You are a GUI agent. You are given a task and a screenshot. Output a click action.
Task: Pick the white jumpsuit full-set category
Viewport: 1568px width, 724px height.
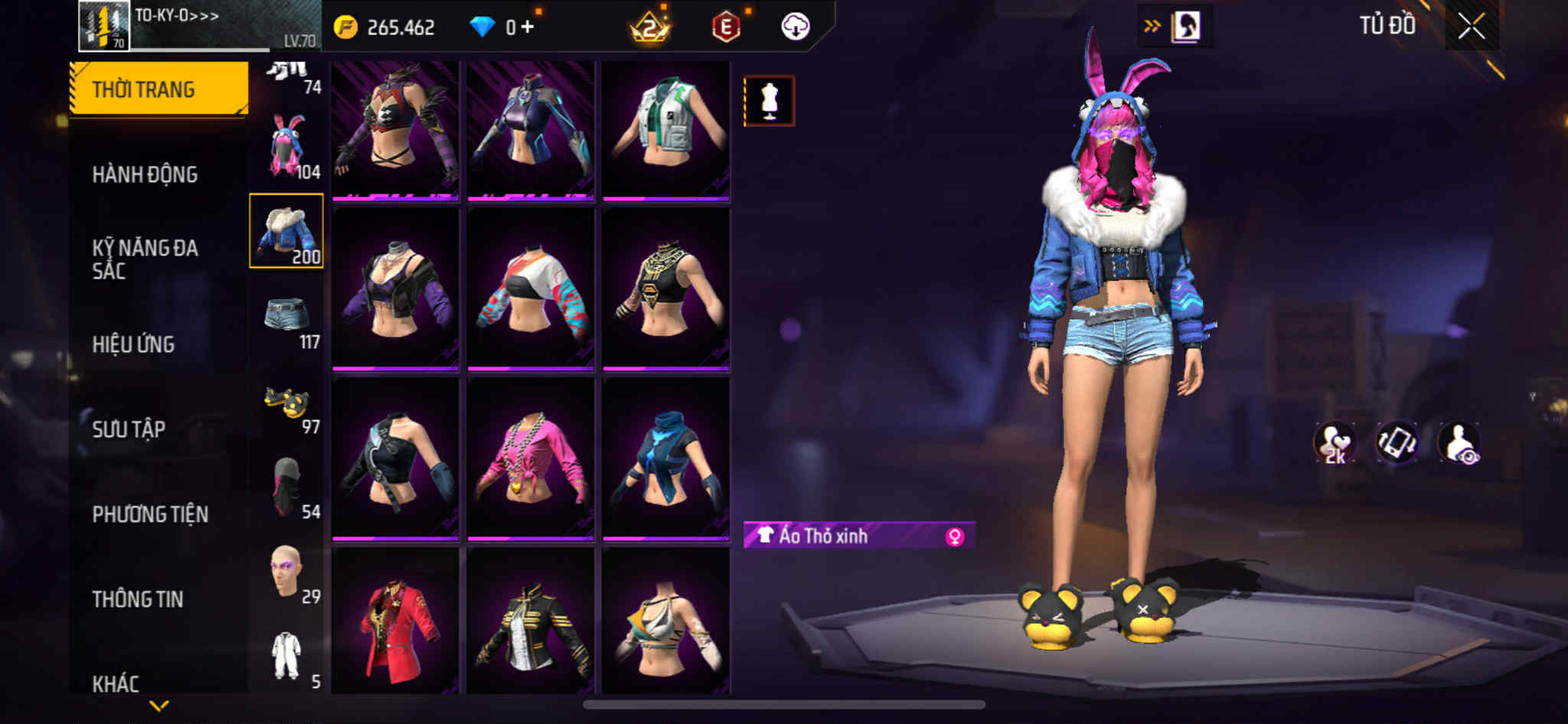tap(287, 656)
